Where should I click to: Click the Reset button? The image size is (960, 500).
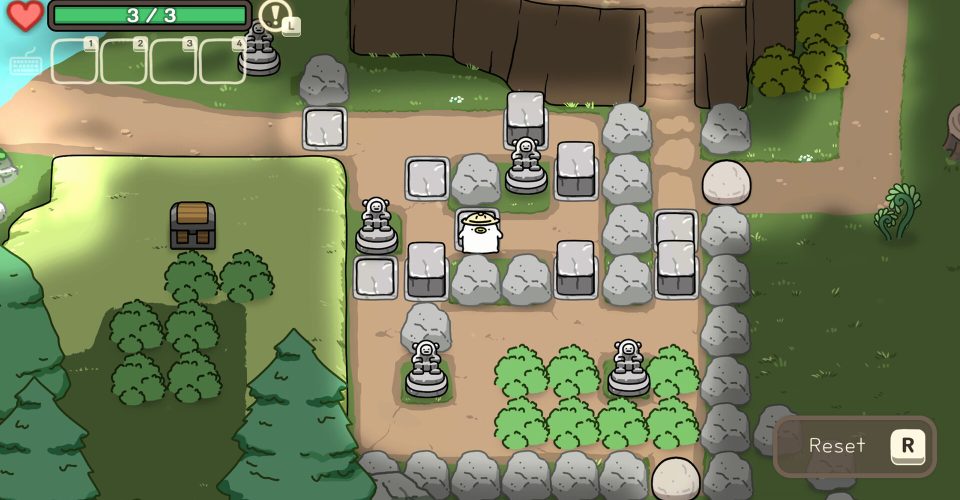point(855,446)
